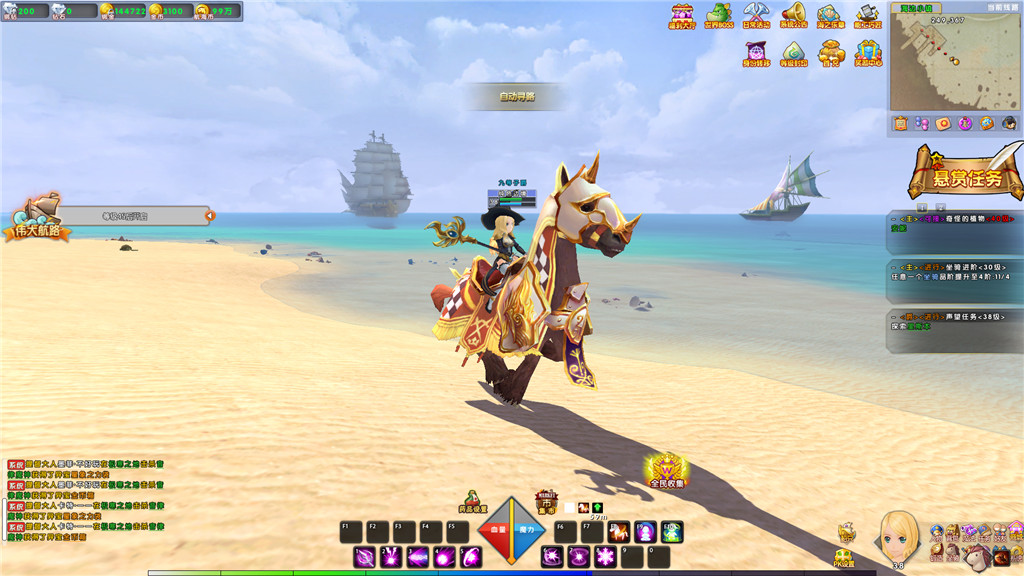Screen dimensions: 1024x576
Task: Activate the trident skill in slot 1
Action: 365,557
